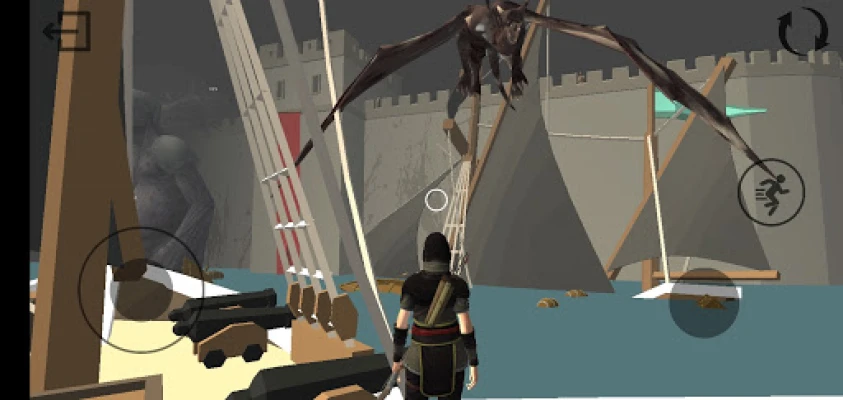Activate the running man sprint button

tap(770, 191)
